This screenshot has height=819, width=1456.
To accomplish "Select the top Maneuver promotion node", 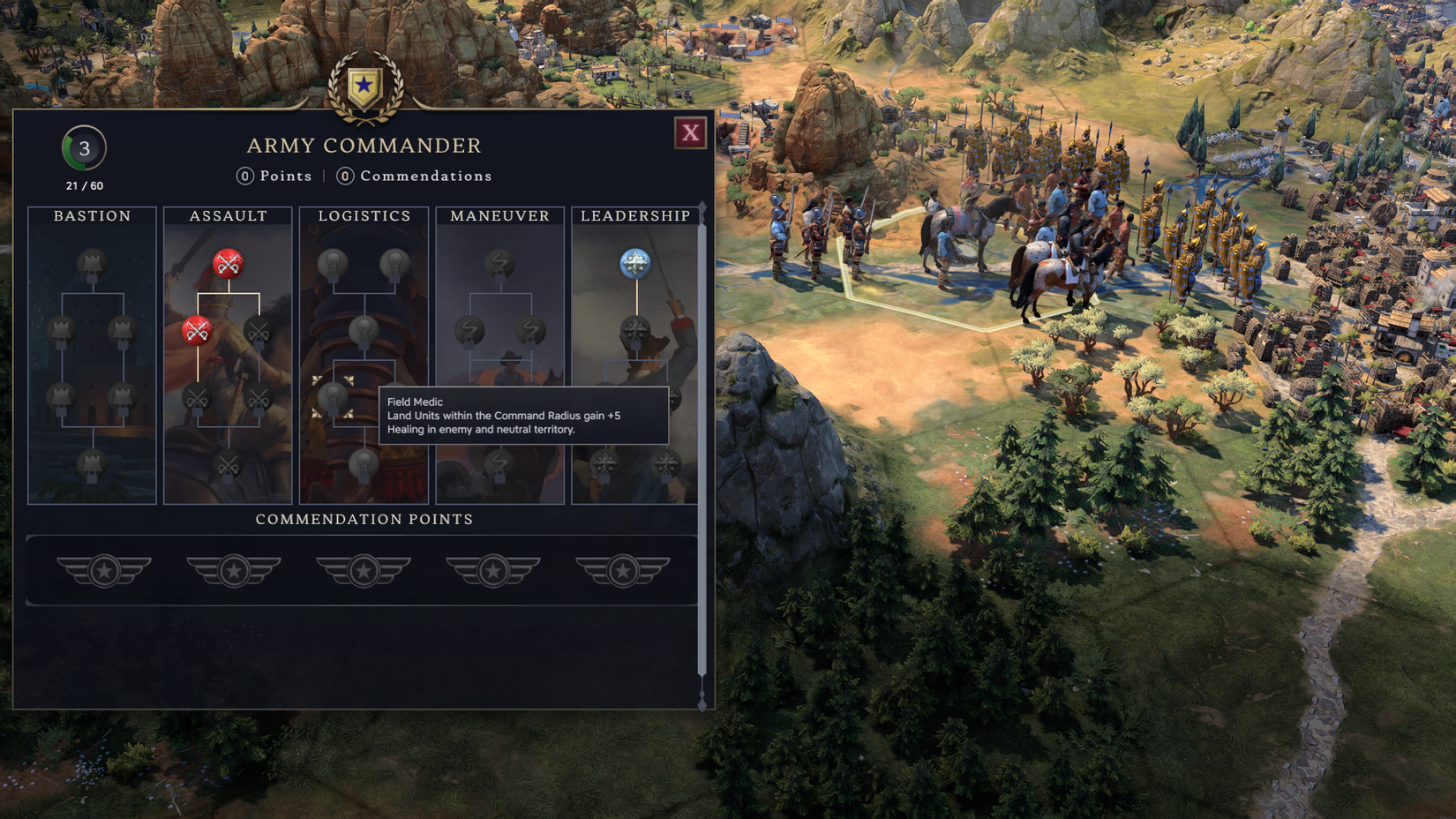I will pos(499,262).
